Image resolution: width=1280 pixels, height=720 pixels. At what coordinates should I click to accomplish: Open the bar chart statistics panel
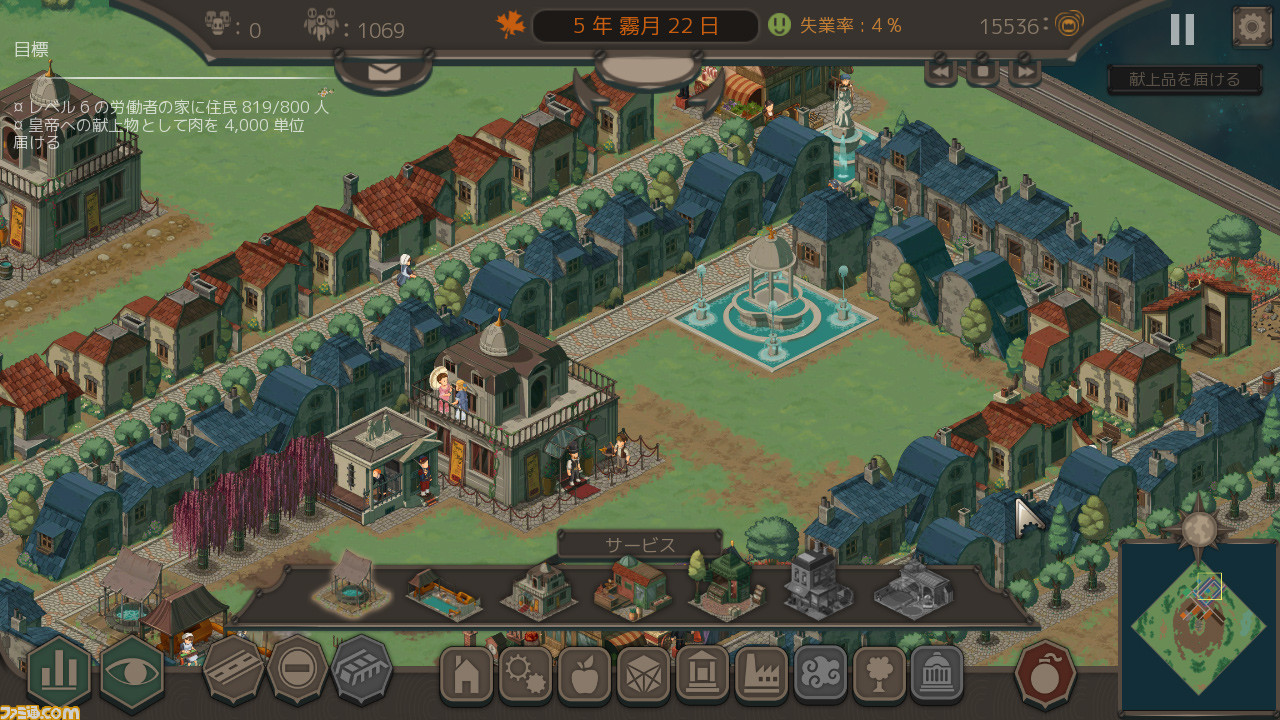click(x=58, y=672)
